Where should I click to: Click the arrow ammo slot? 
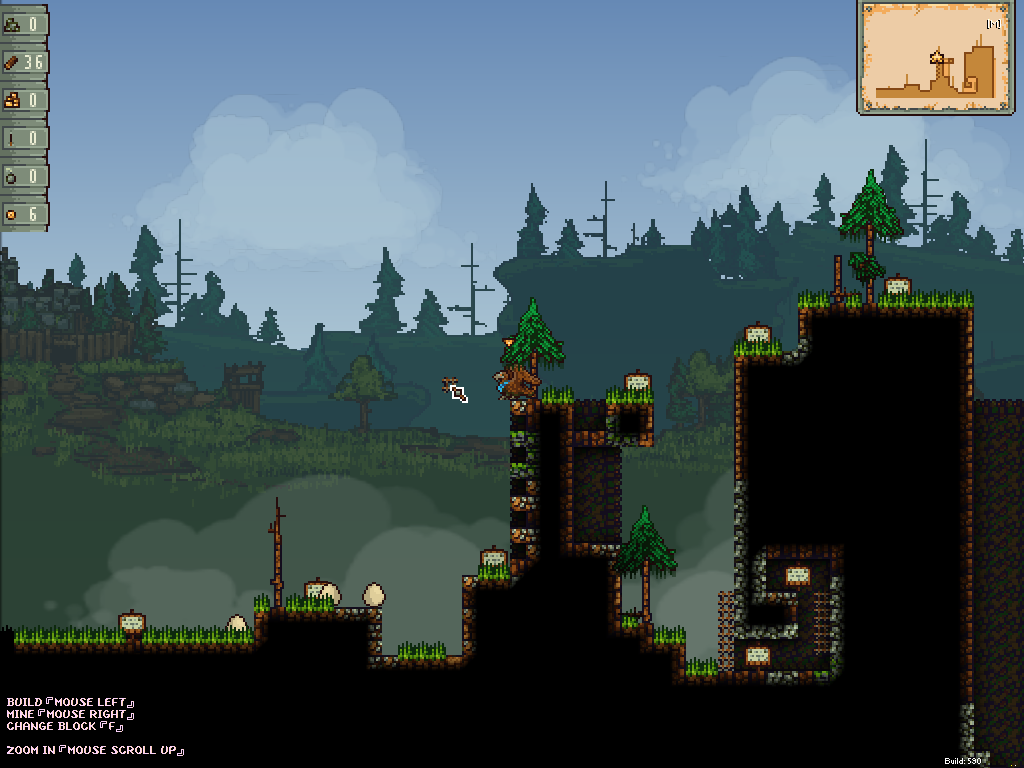[24, 138]
